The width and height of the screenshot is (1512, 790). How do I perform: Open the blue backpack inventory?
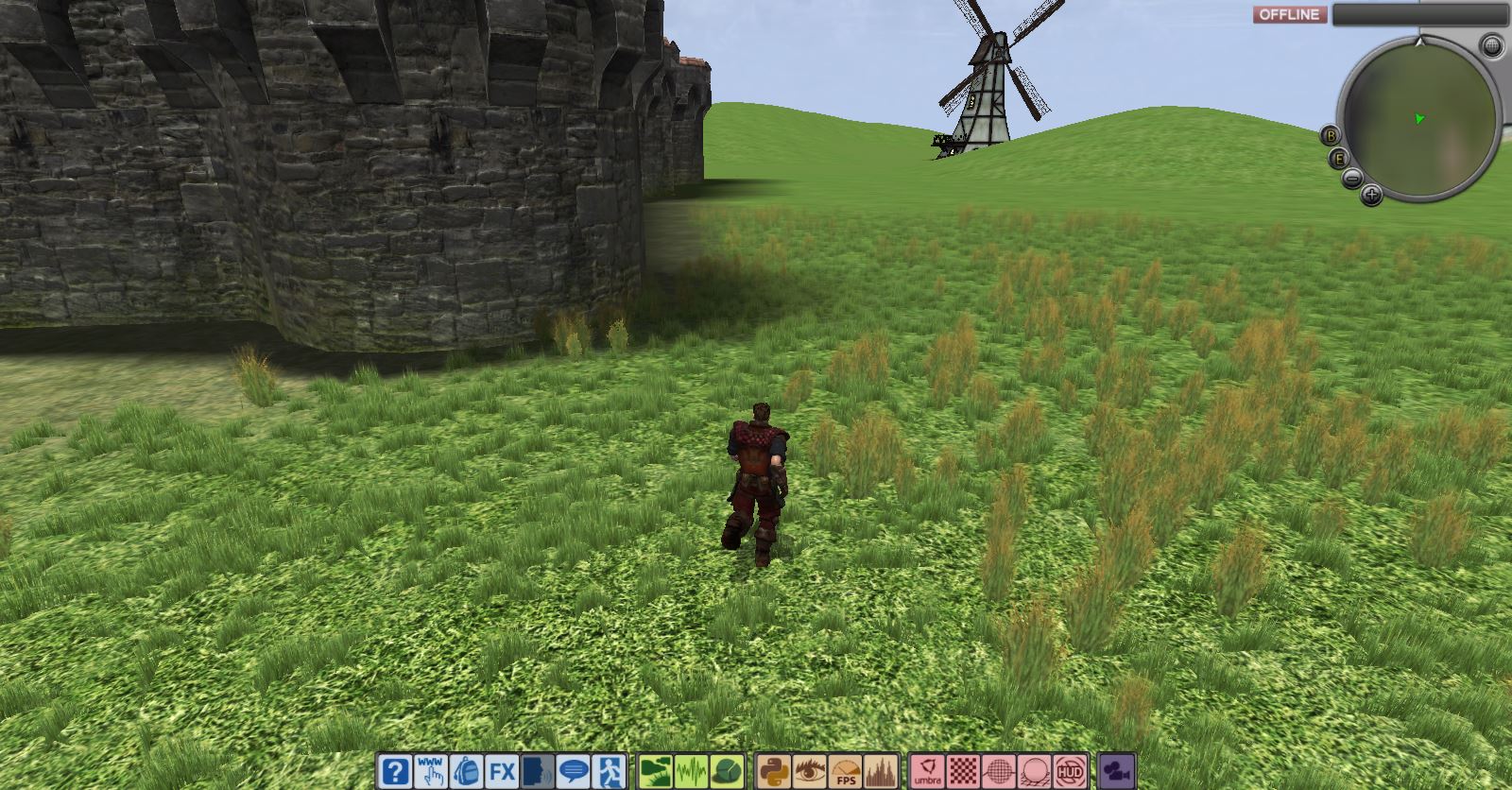coord(467,771)
